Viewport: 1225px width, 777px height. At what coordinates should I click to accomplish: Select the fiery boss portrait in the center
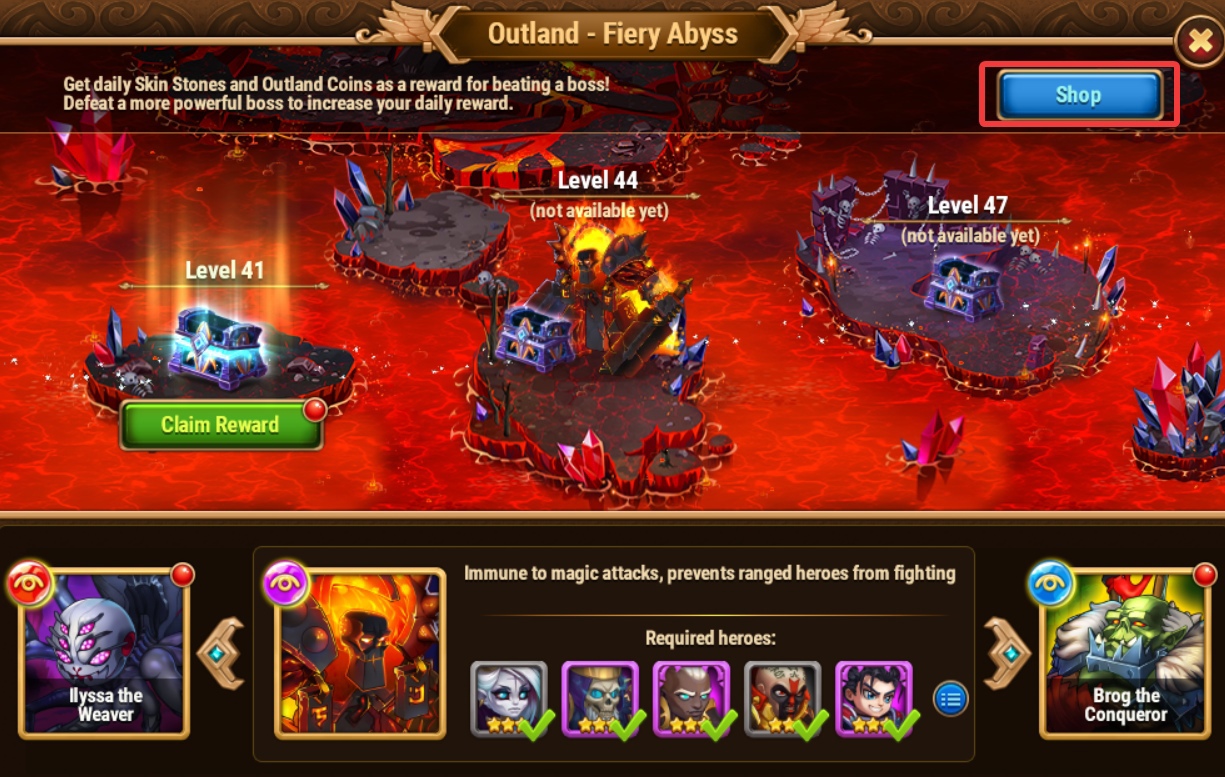pos(360,653)
